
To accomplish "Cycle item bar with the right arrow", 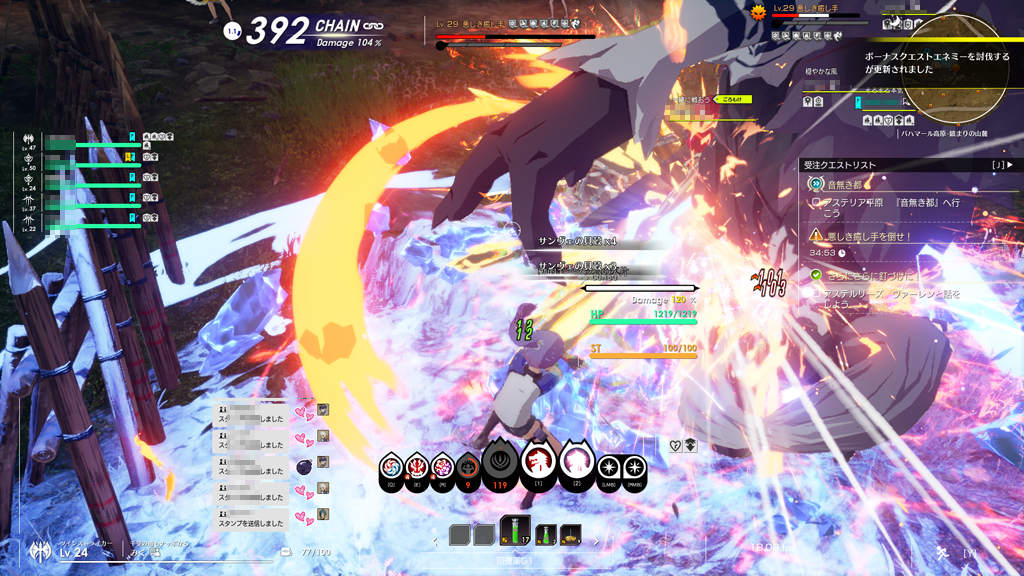I will point(597,542).
